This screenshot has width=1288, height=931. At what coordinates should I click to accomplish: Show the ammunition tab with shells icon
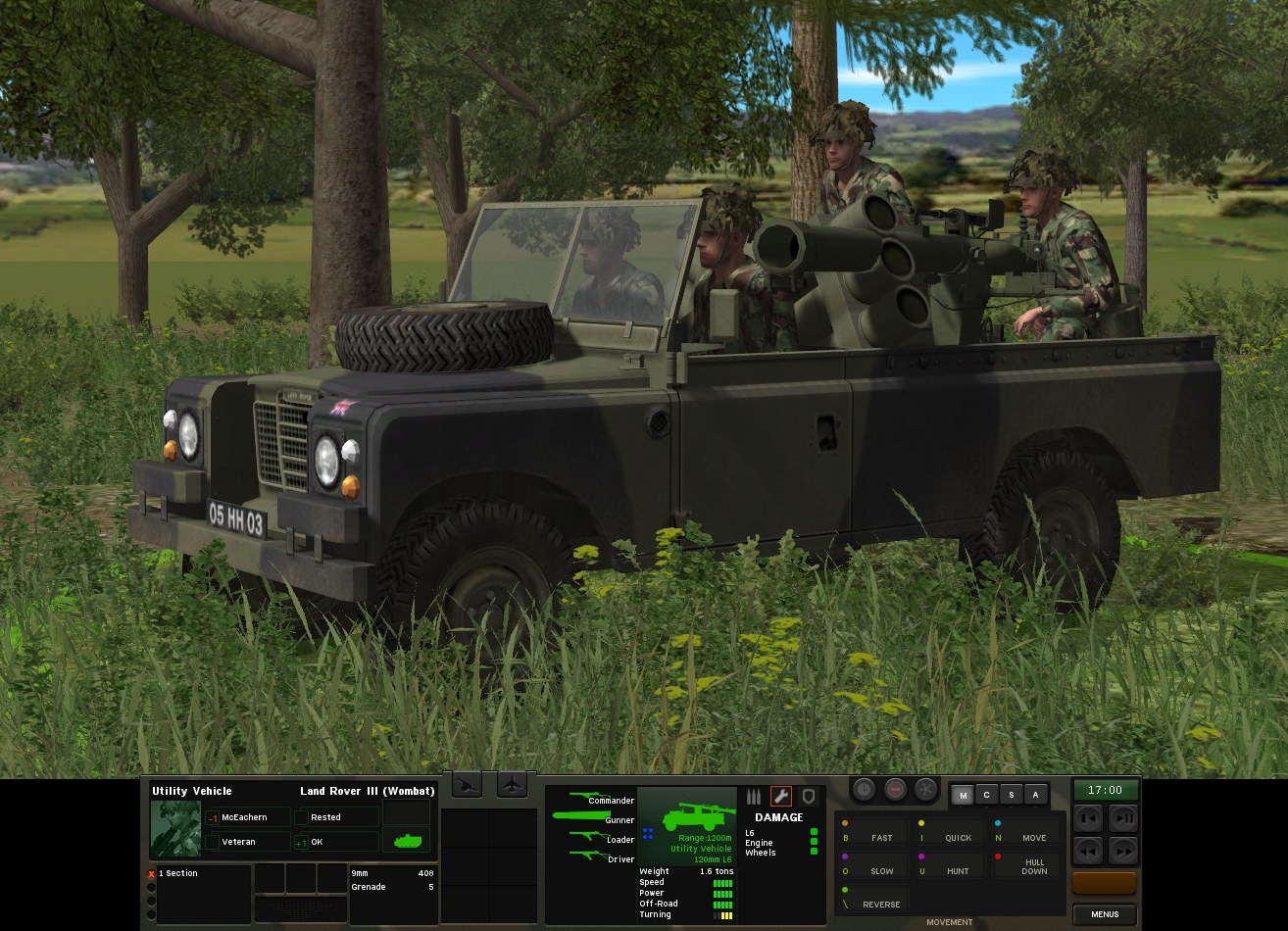pyautogui.click(x=754, y=797)
